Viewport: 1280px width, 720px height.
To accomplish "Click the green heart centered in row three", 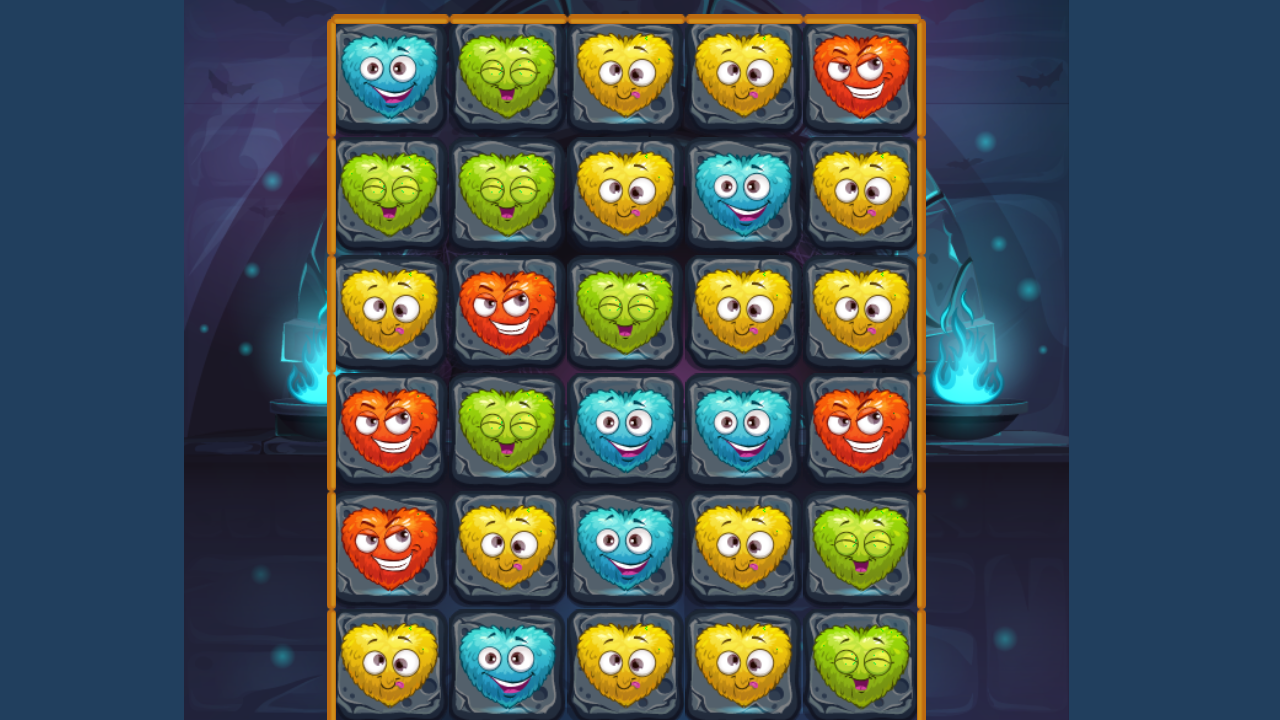I will (x=623, y=311).
